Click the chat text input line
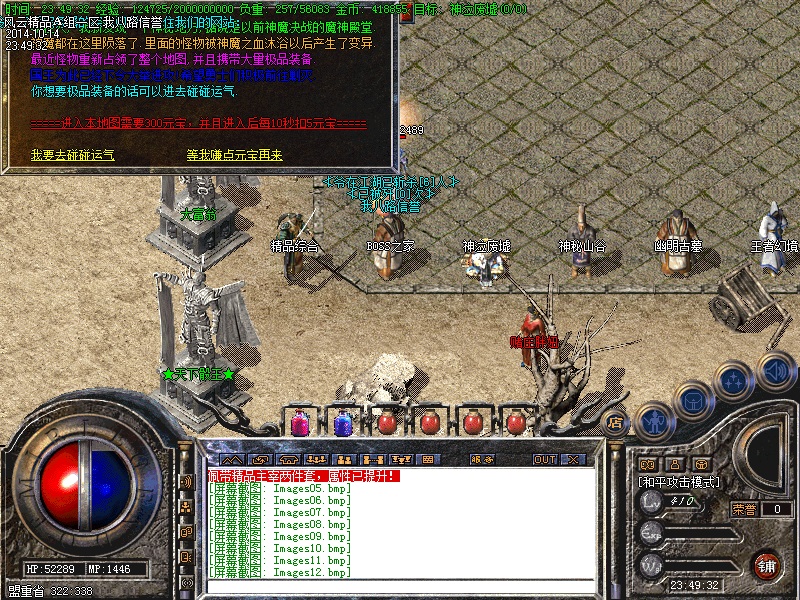This screenshot has height=600, width=800. click(x=400, y=585)
